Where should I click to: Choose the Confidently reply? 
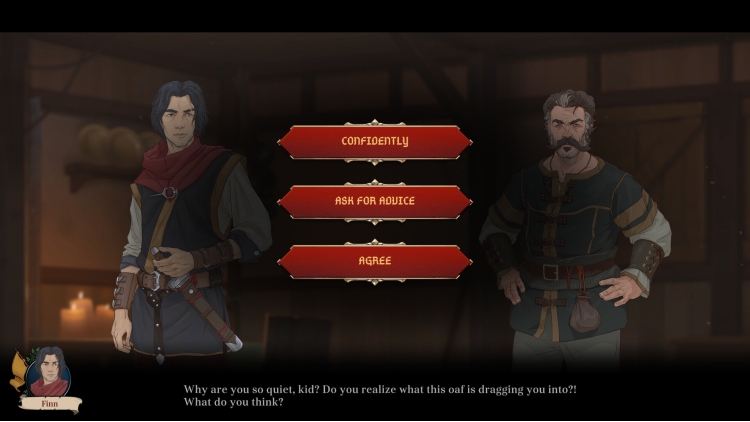[x=374, y=141]
